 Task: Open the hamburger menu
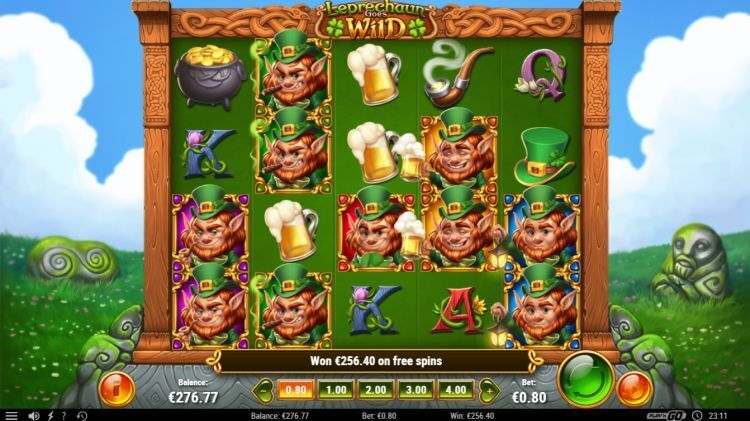pyautogui.click(x=11, y=415)
